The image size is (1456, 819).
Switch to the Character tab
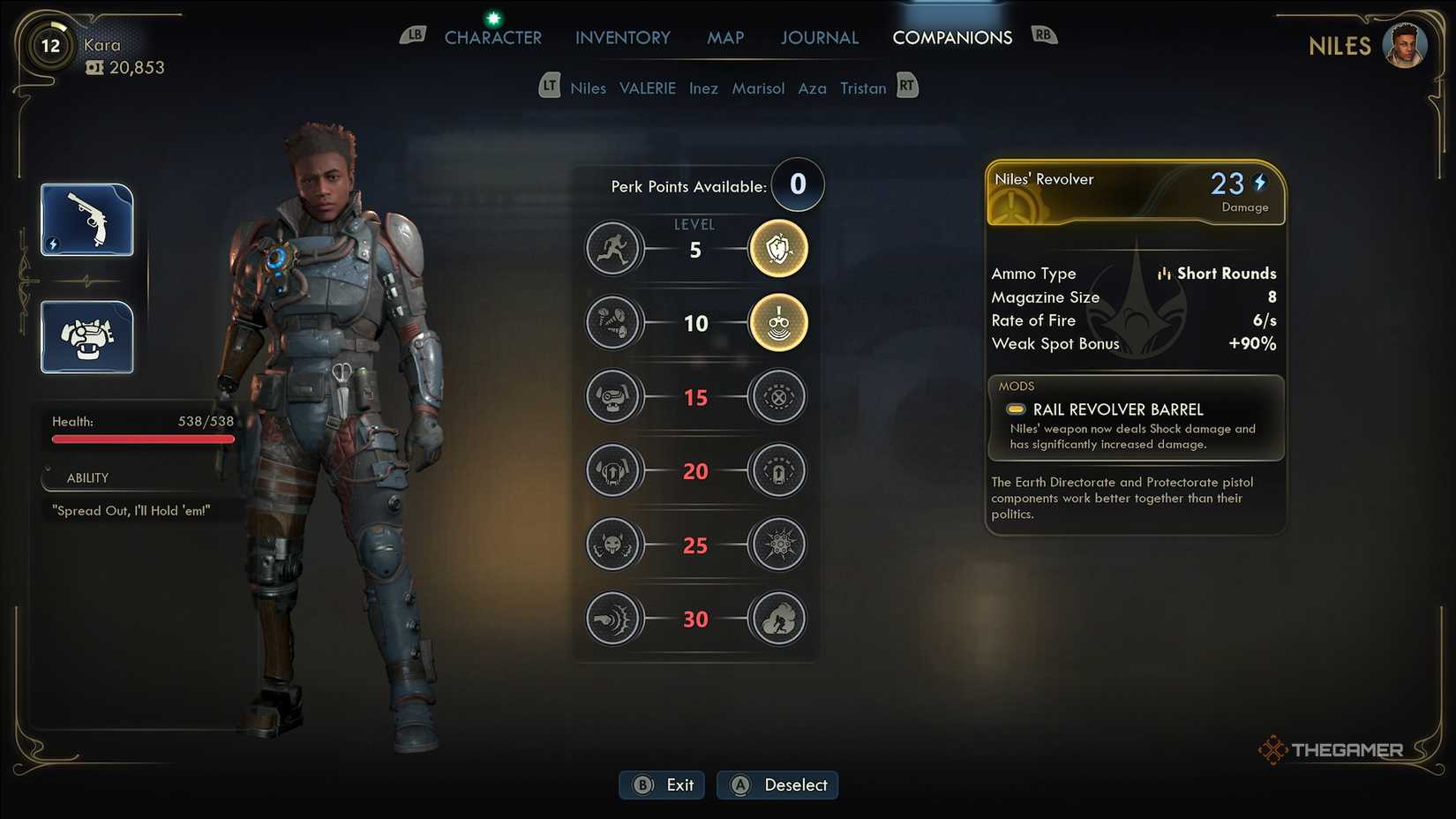492,38
